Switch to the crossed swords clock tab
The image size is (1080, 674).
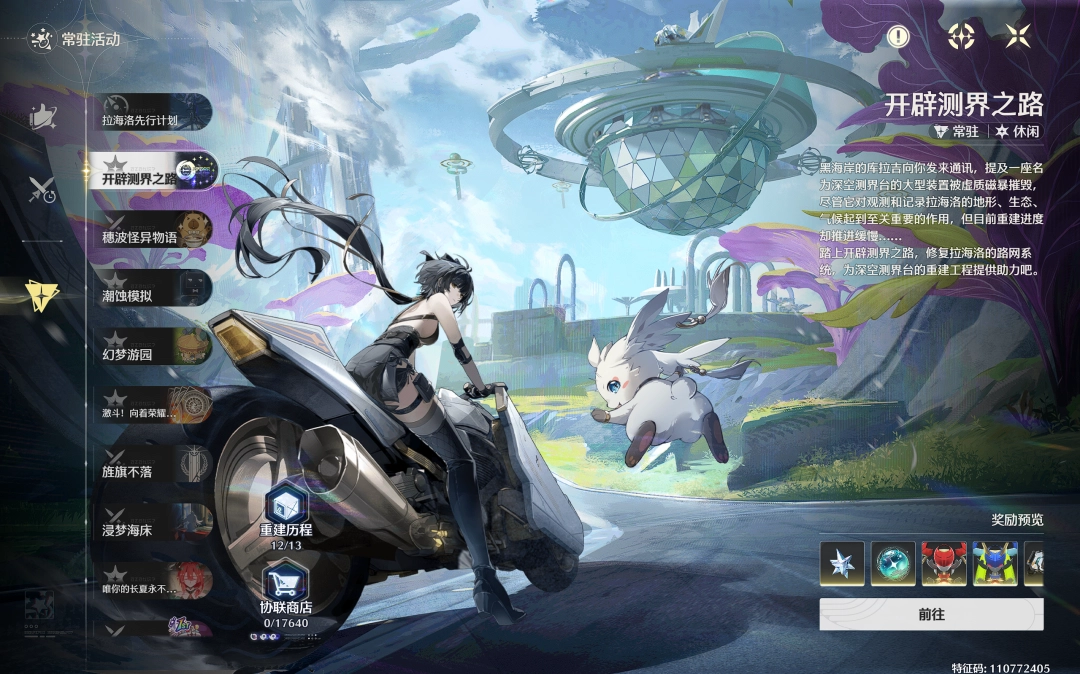[42, 188]
